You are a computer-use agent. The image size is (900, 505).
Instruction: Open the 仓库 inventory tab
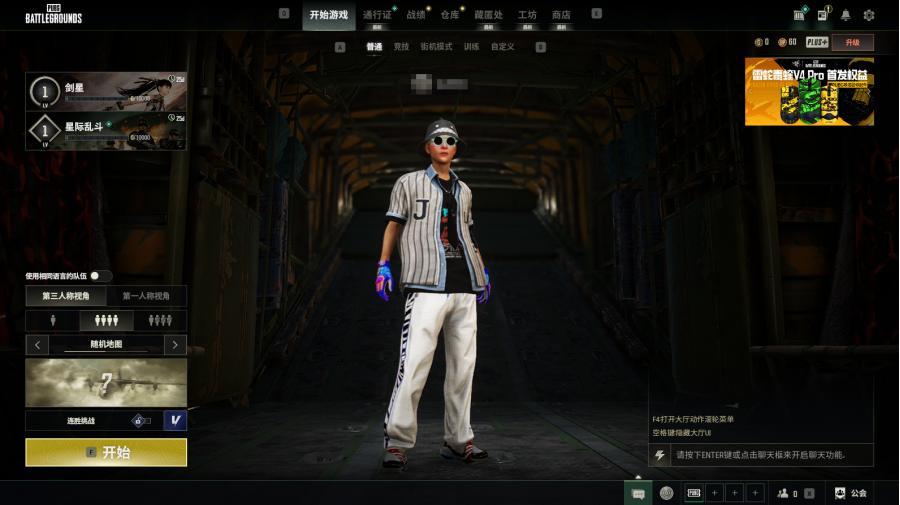coord(450,15)
